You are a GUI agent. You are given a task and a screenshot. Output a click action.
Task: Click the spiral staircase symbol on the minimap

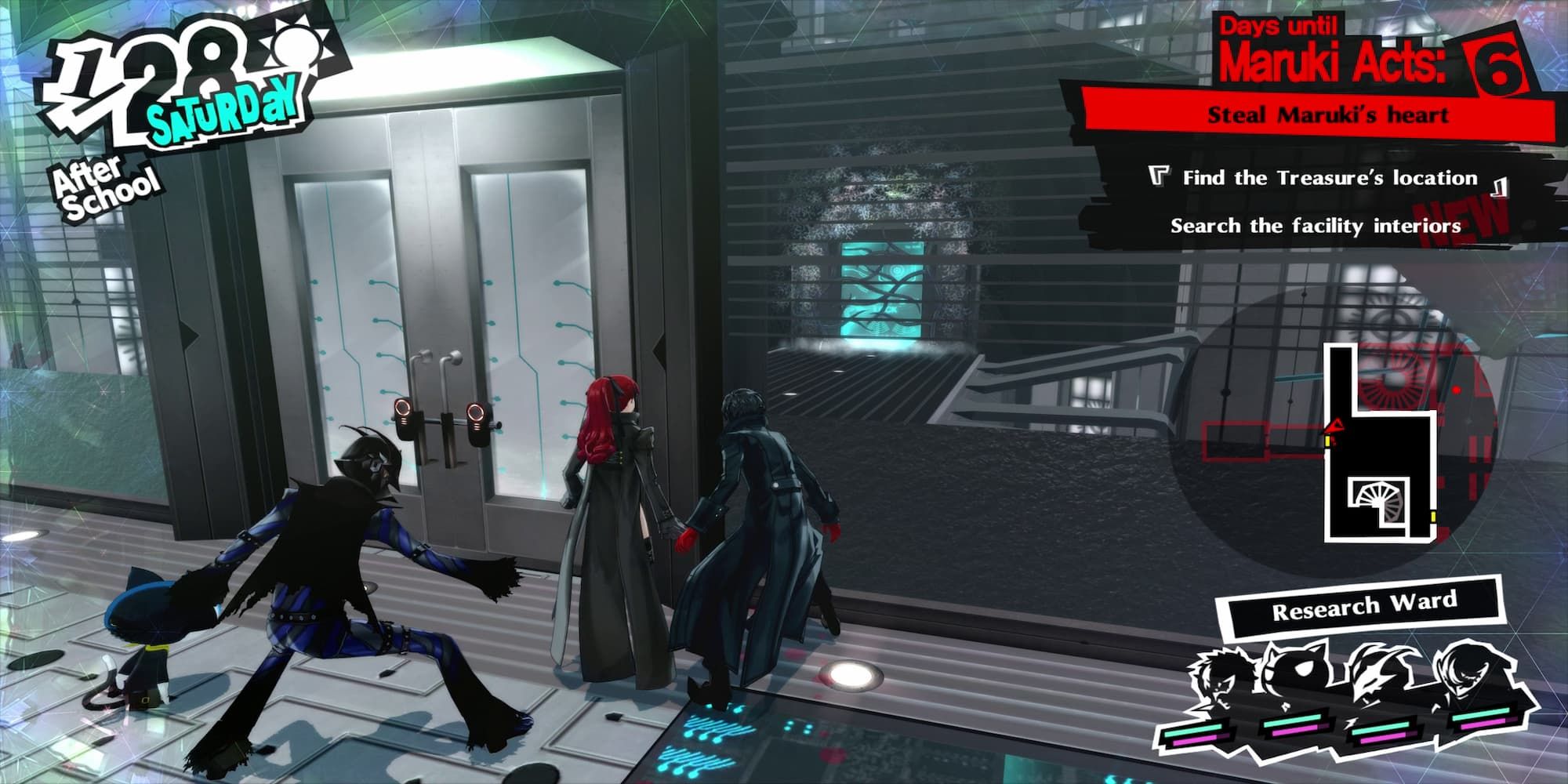1378,500
